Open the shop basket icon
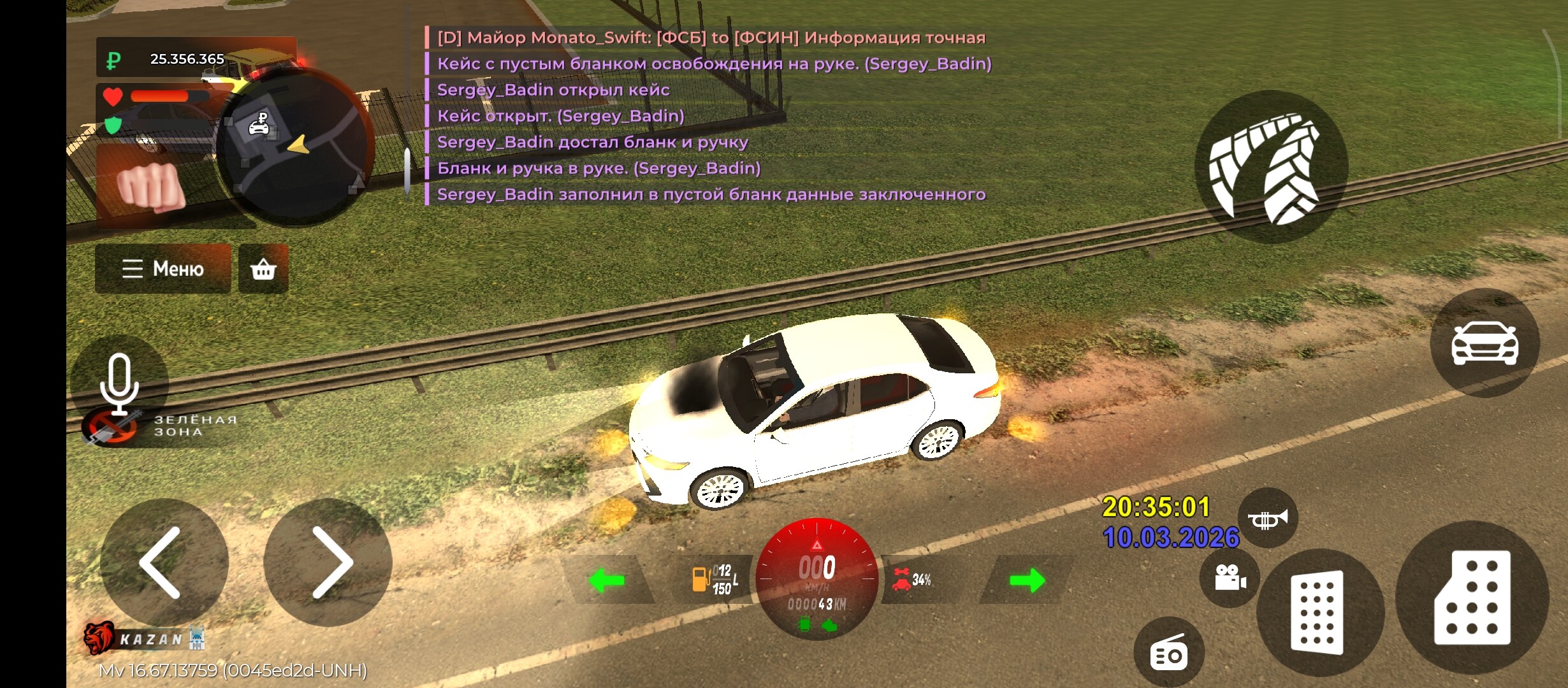 263,269
